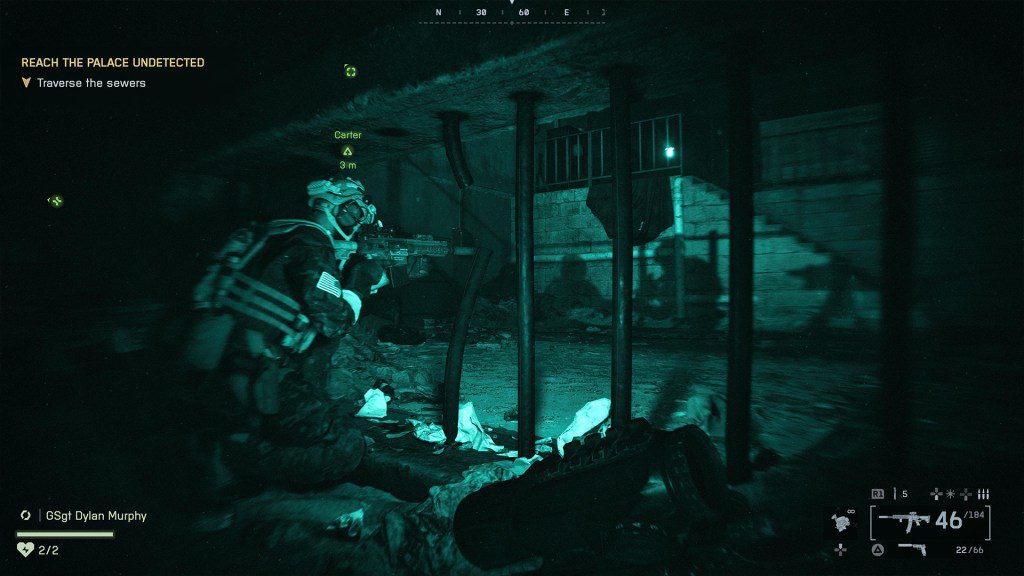The width and height of the screenshot is (1024, 576).
Task: Select the "Reach the Palace Undetected" objective title
Action: point(112,62)
